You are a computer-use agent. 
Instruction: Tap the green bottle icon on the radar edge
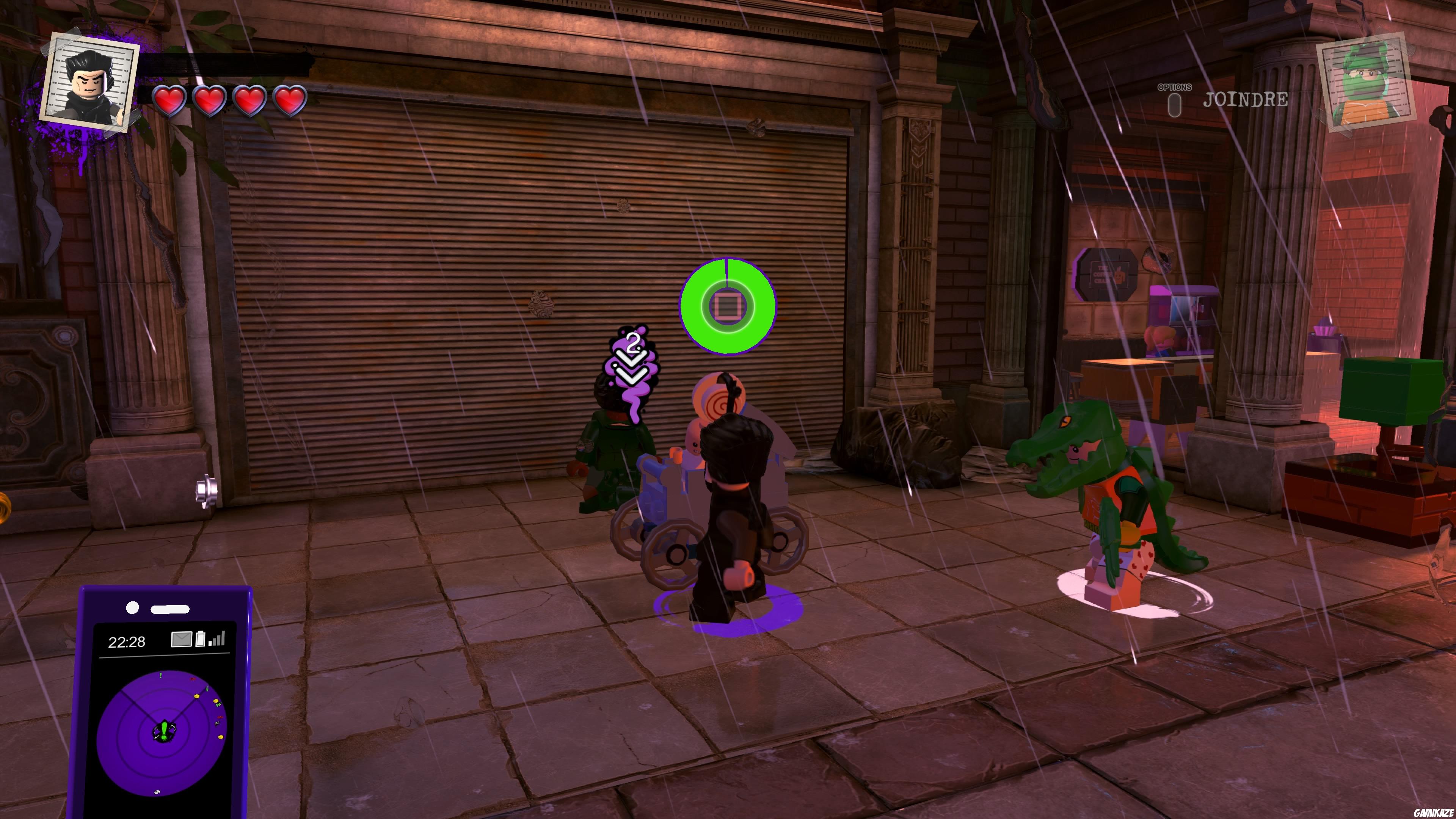[207, 688]
